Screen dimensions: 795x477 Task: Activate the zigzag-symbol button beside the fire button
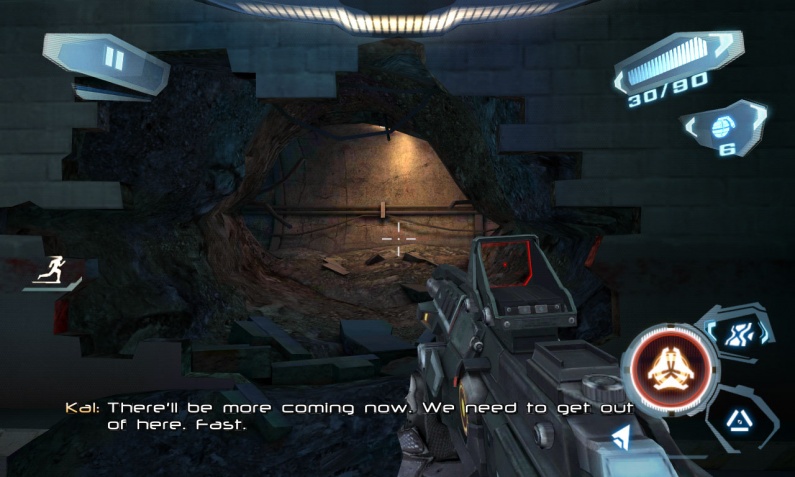tap(741, 333)
